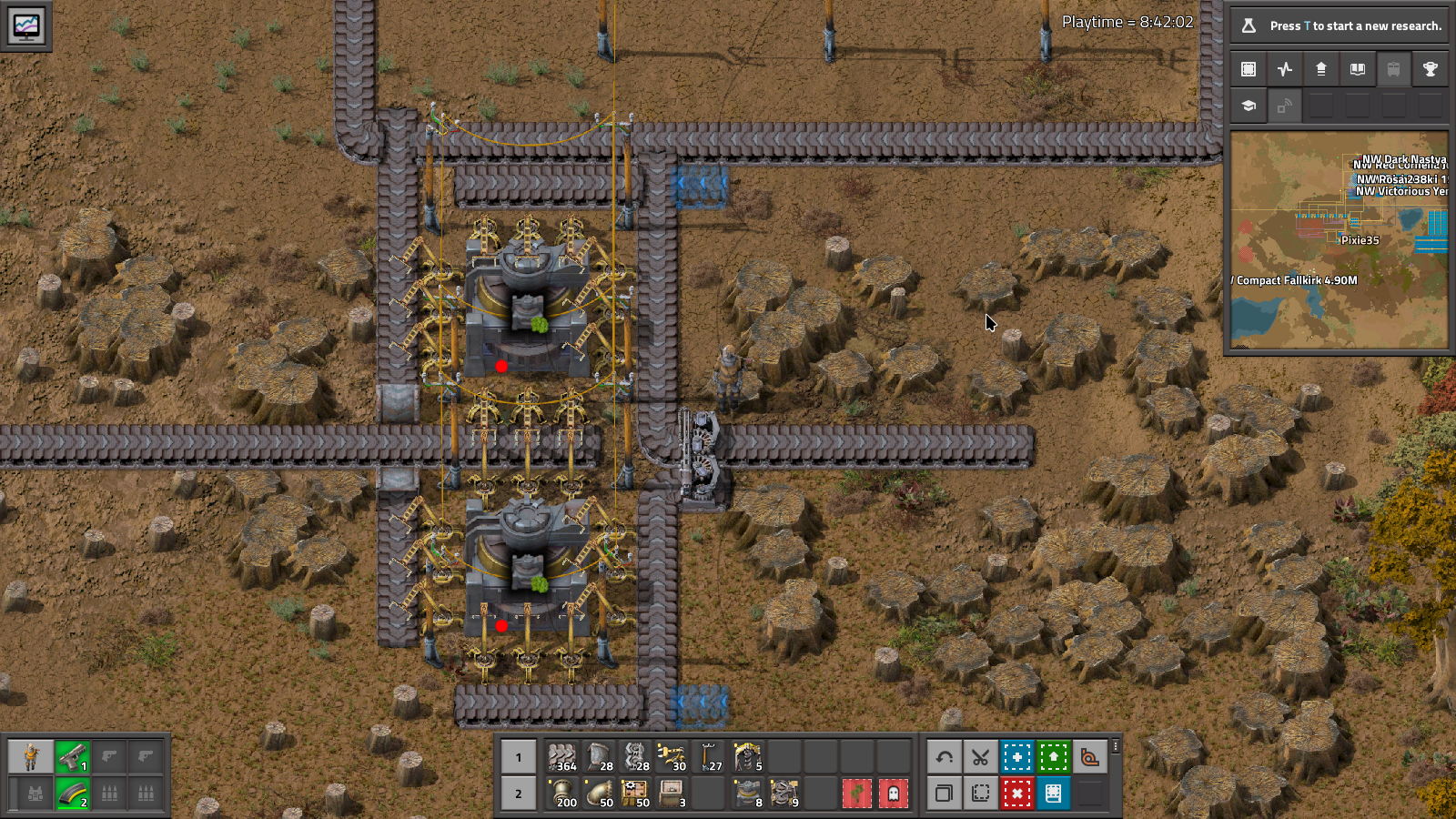Open the open-book icon in the shortcut panel
Image resolution: width=1456 pixels, height=819 pixels.
[x=1358, y=69]
